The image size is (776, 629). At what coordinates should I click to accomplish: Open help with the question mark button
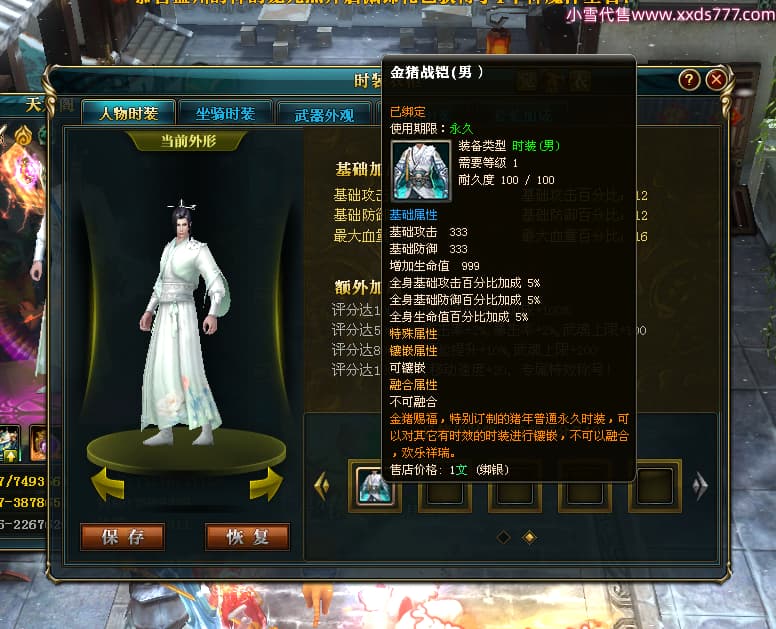coord(689,80)
